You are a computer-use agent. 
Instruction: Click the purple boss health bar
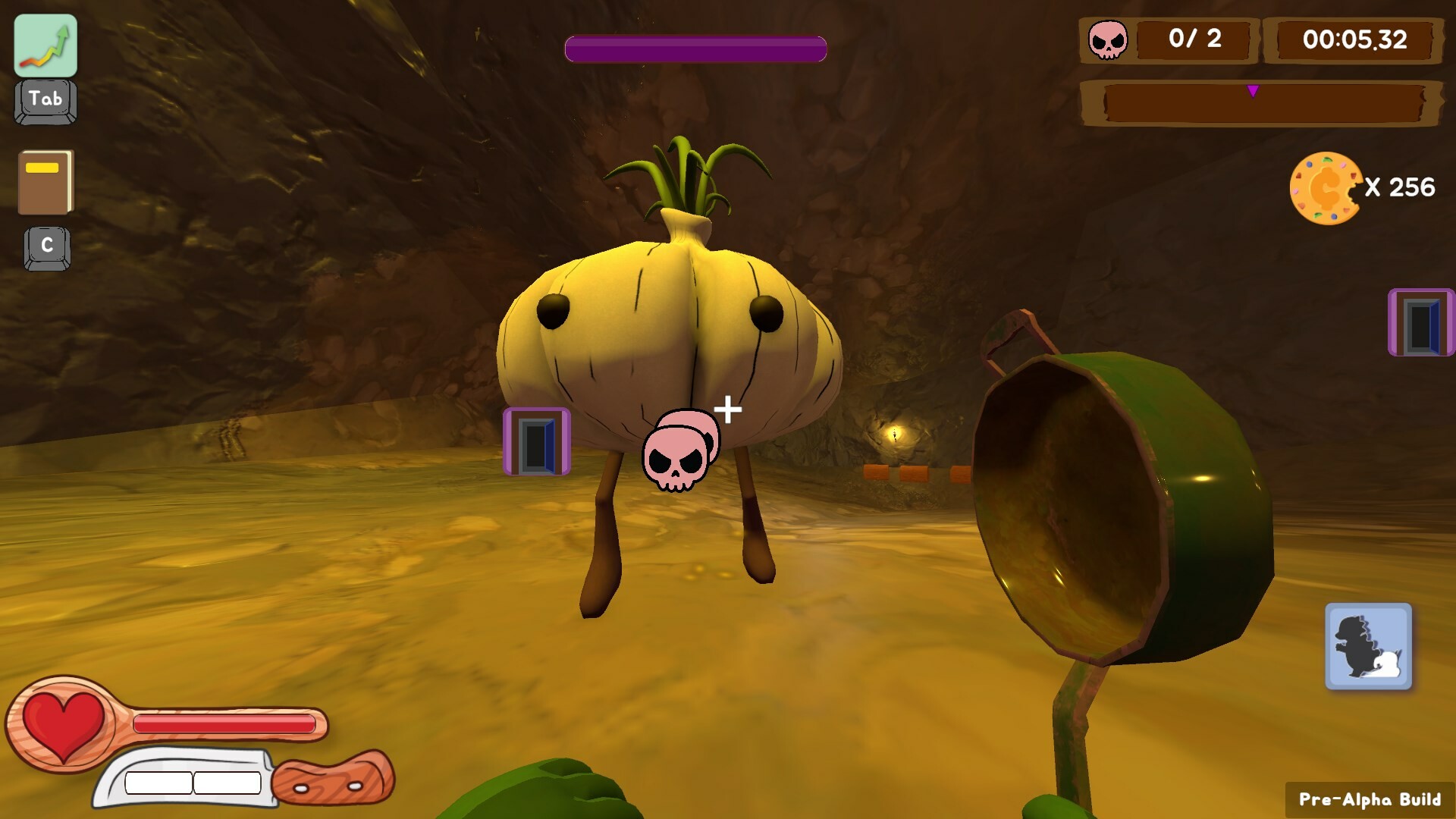[695, 48]
